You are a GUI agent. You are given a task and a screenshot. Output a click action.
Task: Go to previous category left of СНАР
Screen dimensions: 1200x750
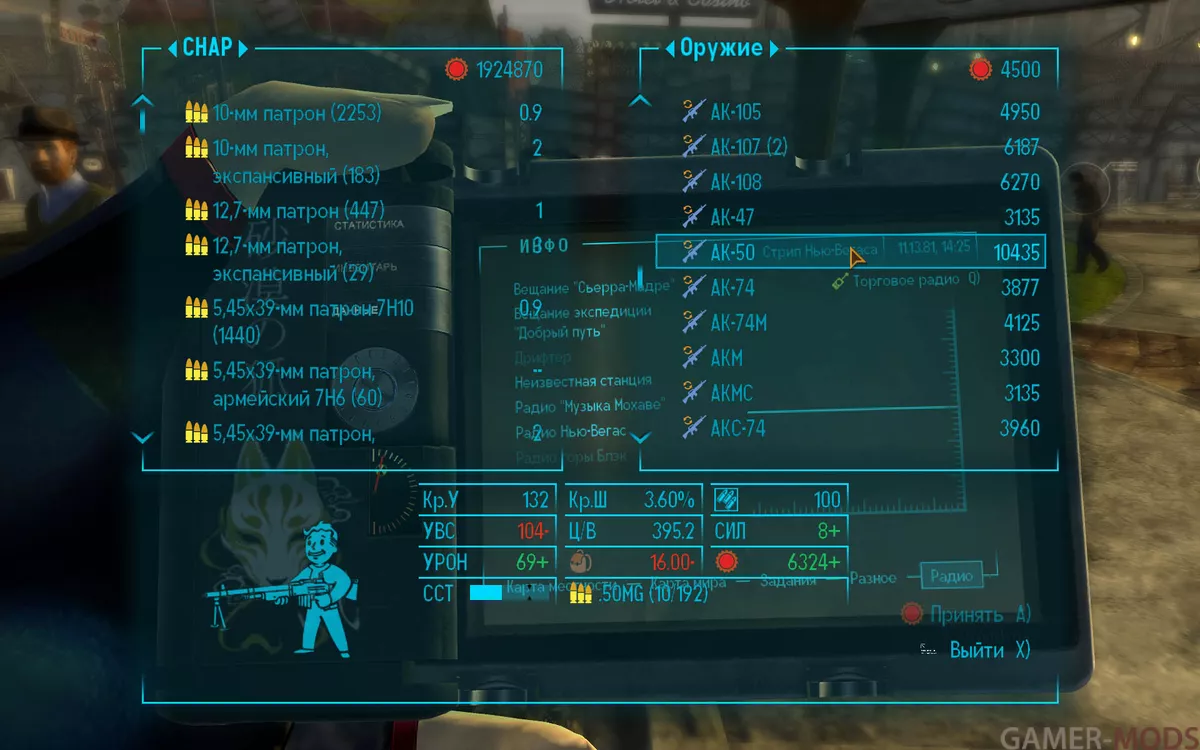(171, 48)
